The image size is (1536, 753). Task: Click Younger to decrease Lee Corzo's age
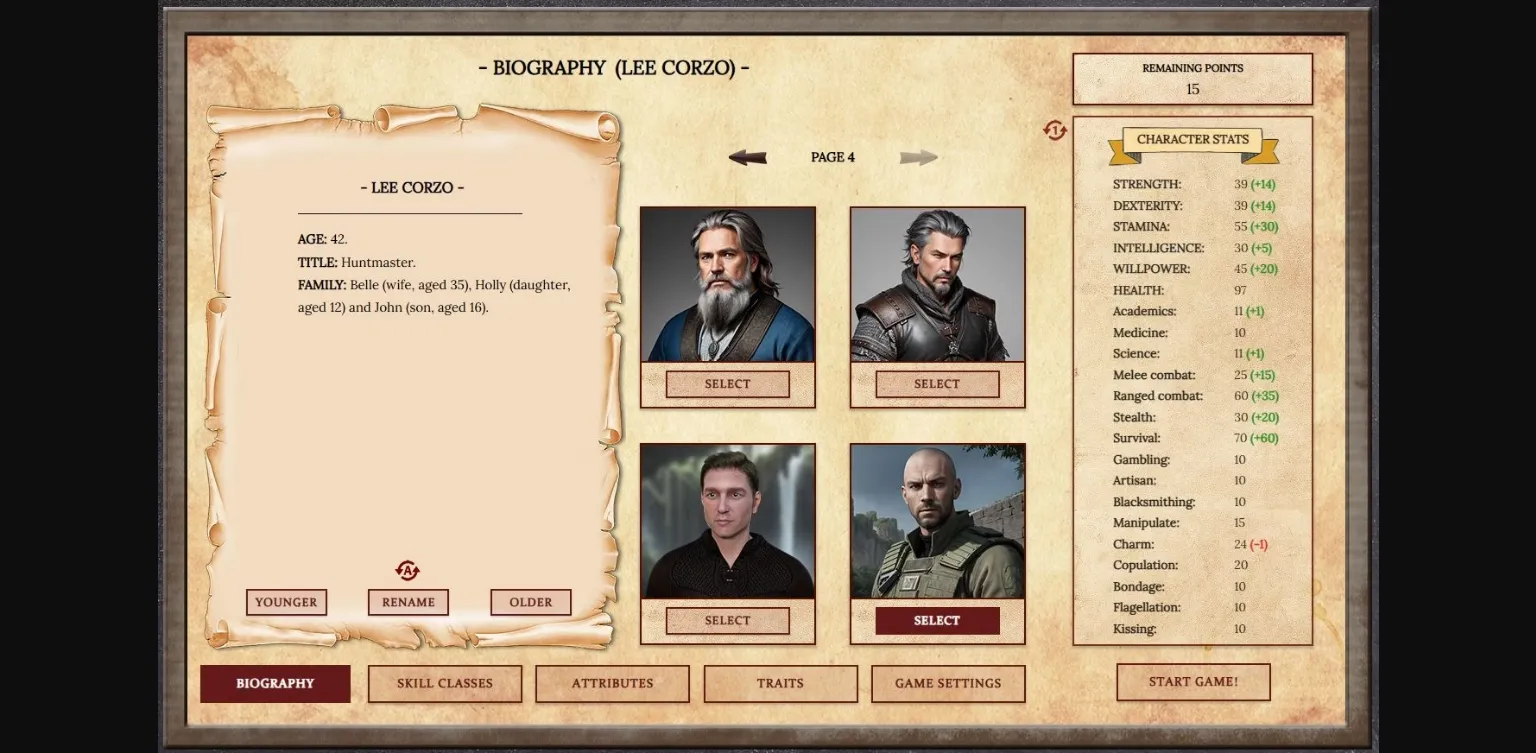pyautogui.click(x=286, y=602)
